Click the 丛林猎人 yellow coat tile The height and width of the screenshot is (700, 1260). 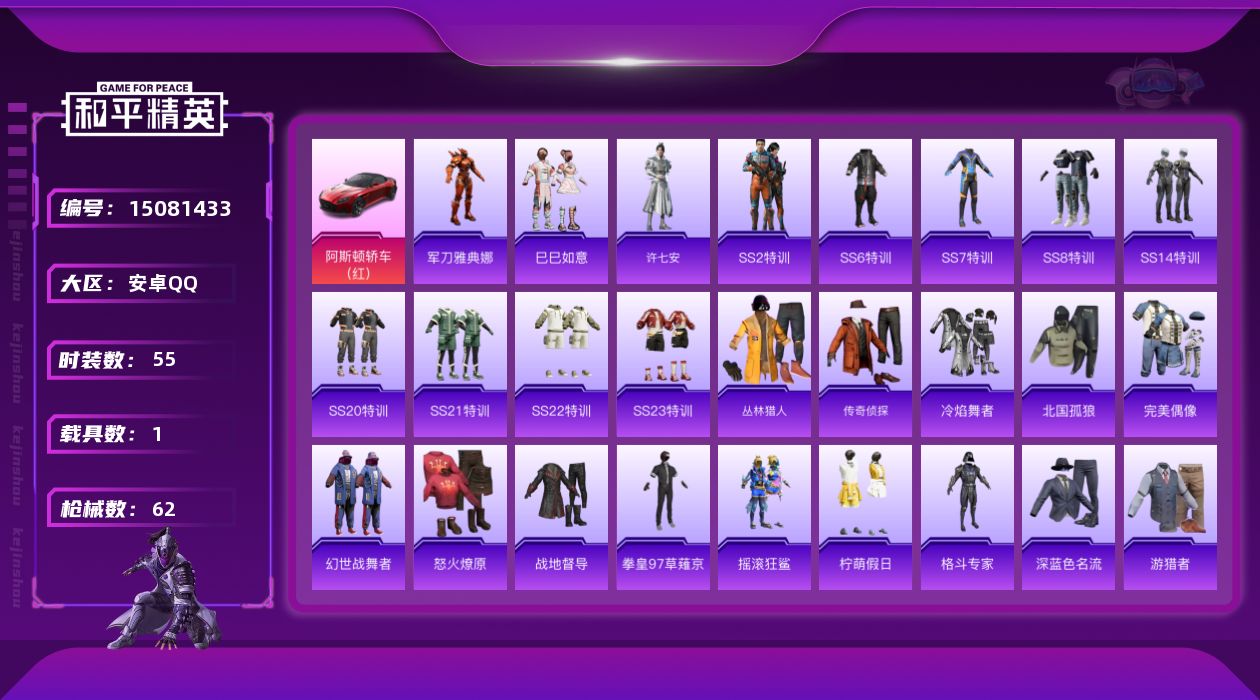coord(764,364)
